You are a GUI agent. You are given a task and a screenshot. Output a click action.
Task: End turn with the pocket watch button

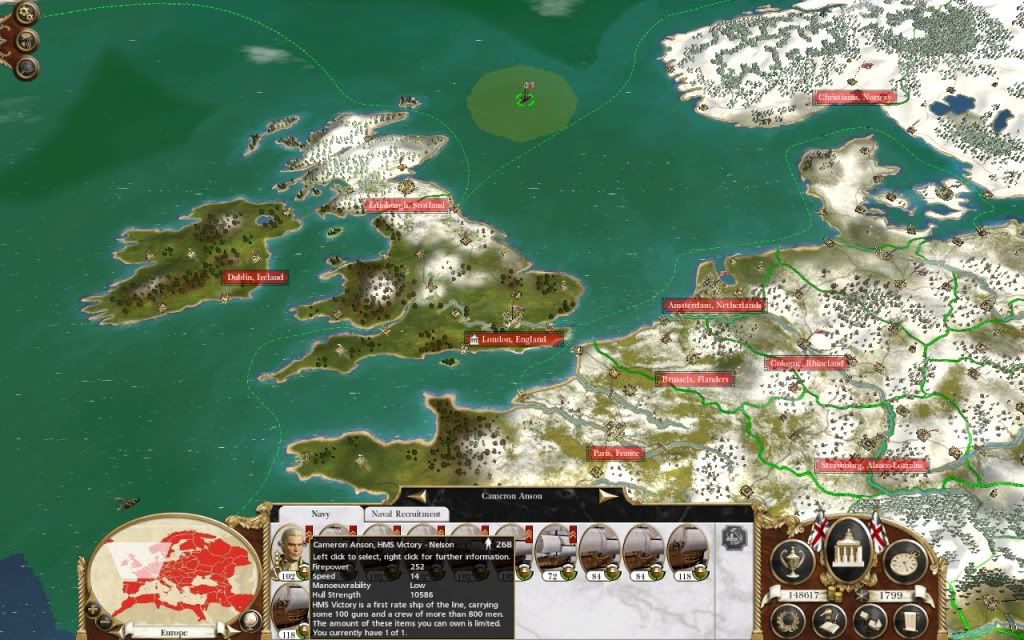pyautogui.click(x=907, y=561)
